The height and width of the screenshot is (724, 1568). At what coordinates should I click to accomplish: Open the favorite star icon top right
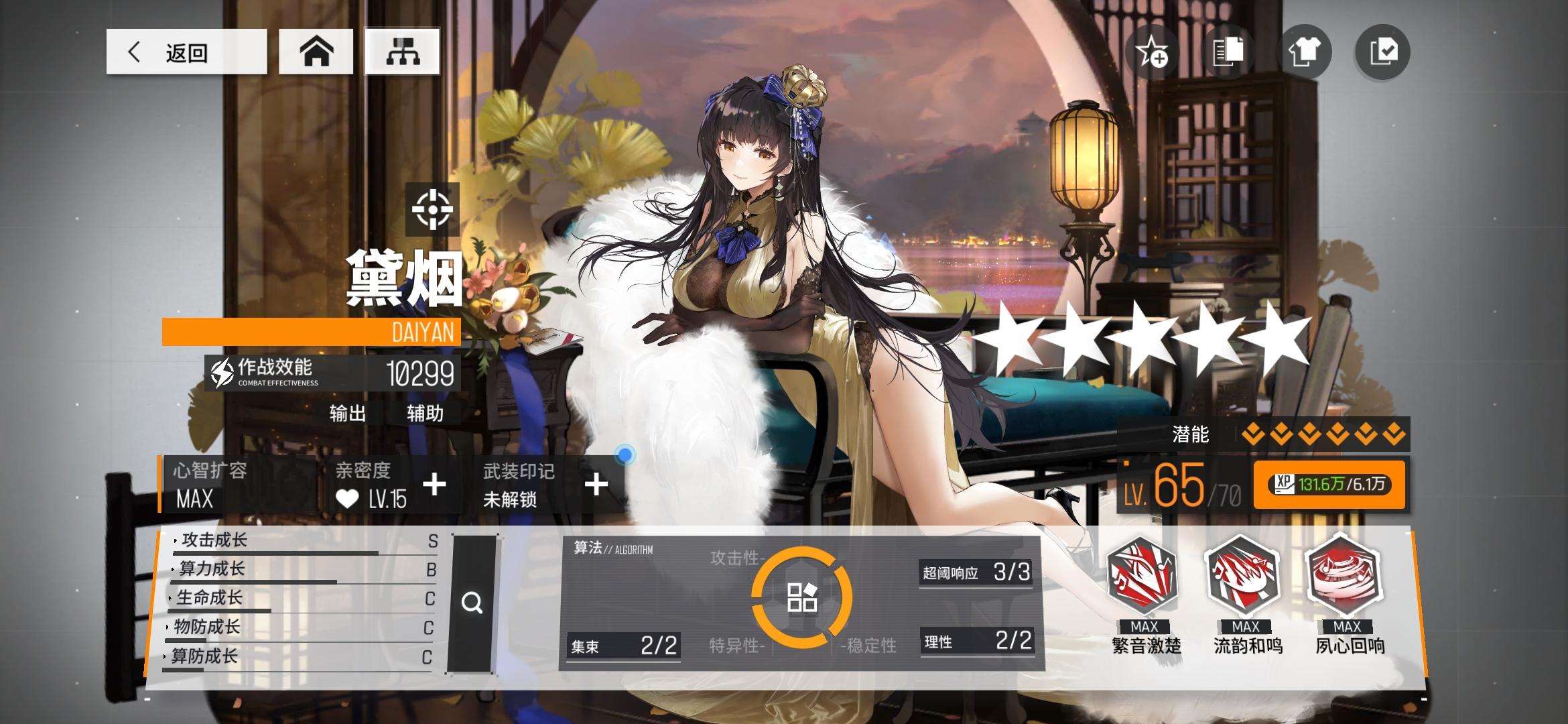pos(1151,52)
